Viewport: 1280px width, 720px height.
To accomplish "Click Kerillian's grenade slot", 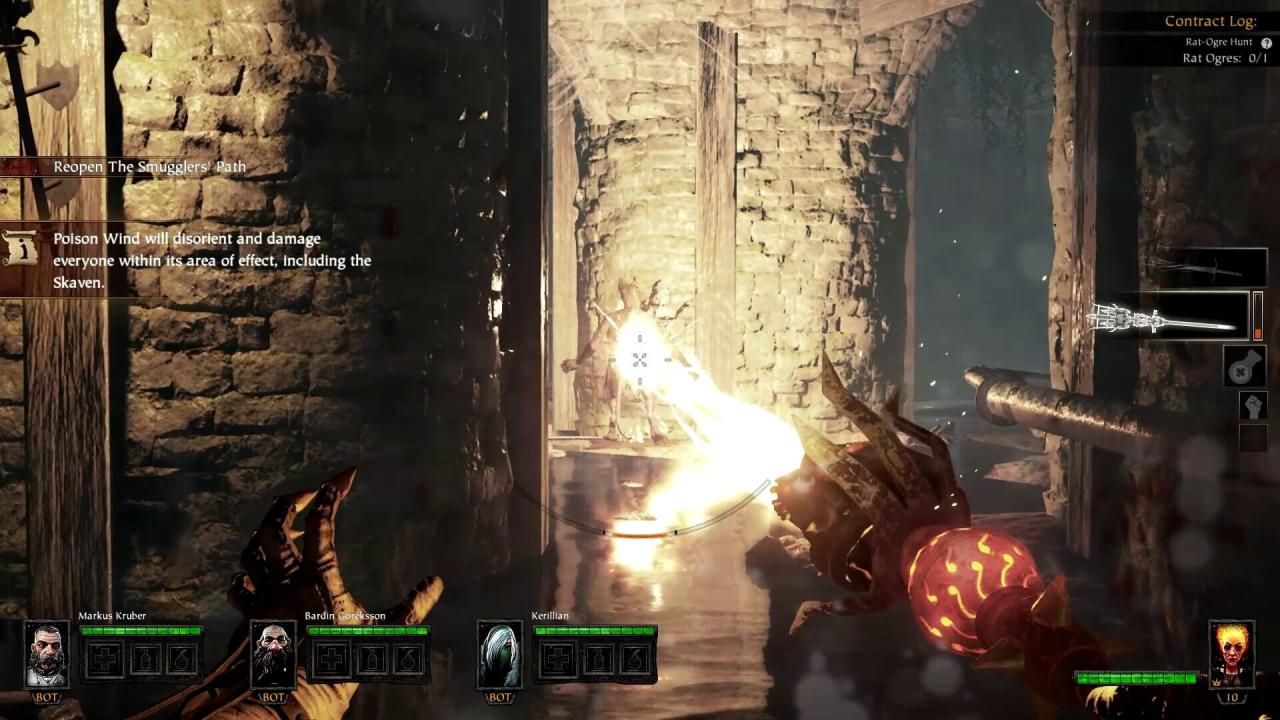I will [x=632, y=659].
